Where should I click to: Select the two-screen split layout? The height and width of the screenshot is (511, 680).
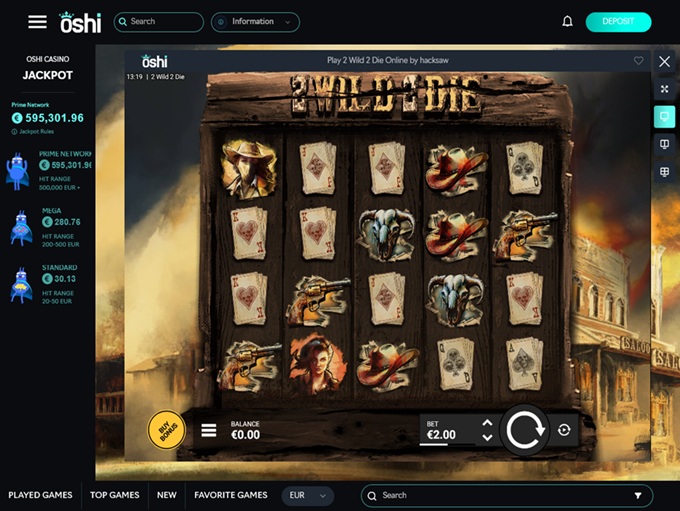(x=665, y=145)
